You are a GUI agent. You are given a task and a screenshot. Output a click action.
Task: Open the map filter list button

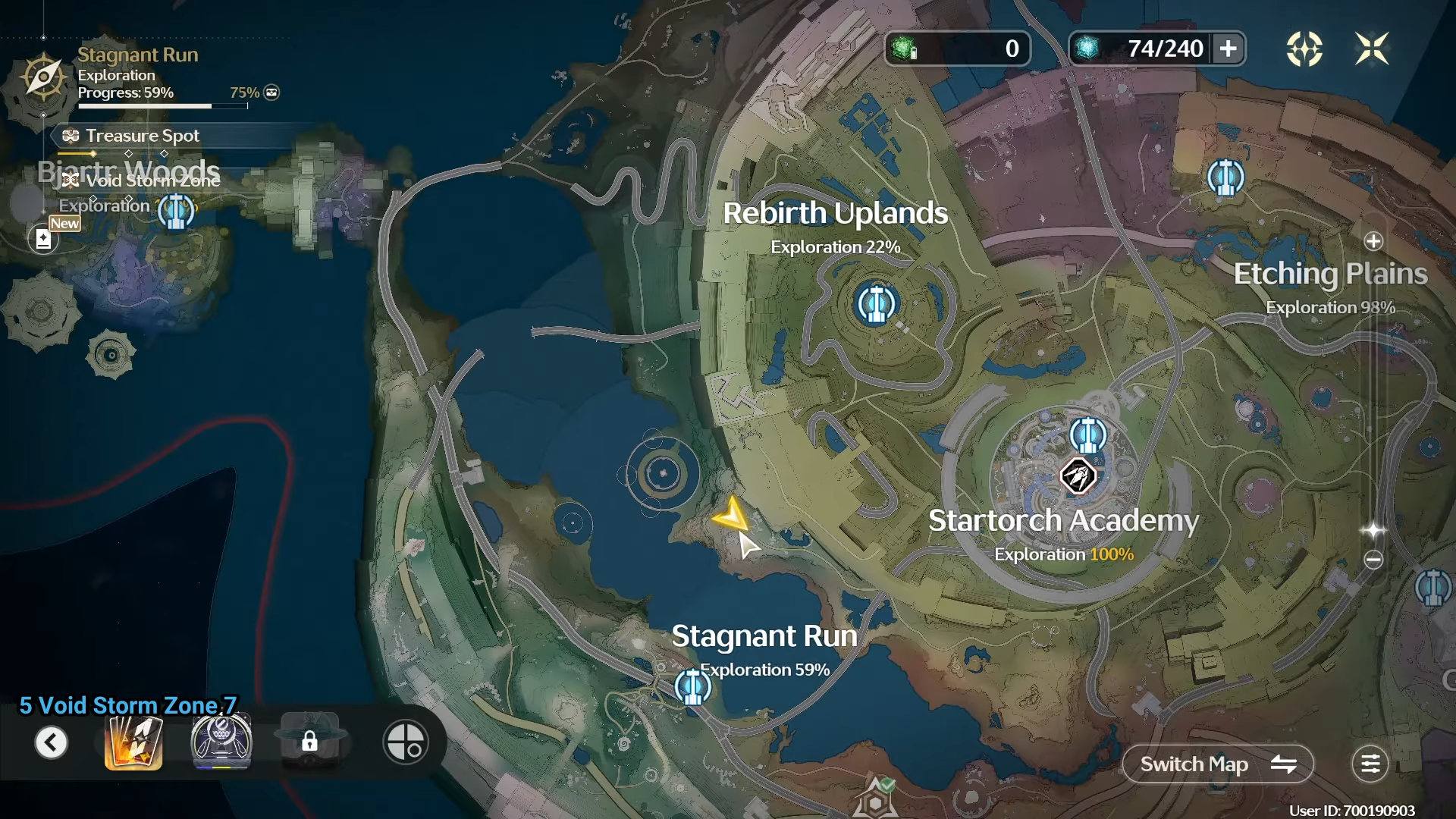coord(1370,764)
